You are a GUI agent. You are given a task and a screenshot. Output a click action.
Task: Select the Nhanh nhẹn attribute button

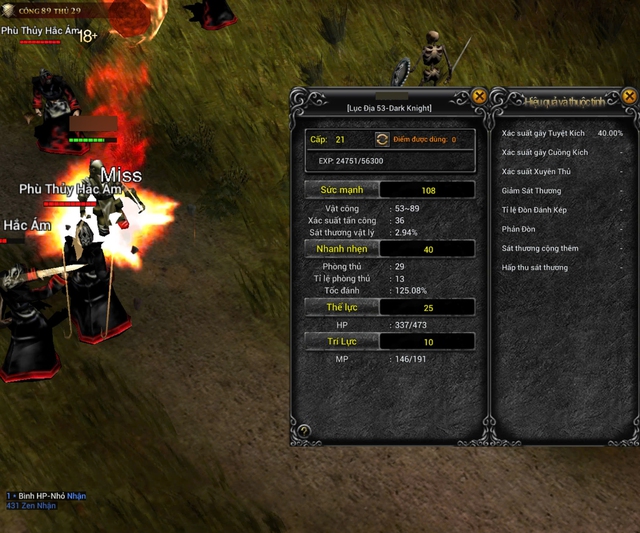tap(342, 248)
